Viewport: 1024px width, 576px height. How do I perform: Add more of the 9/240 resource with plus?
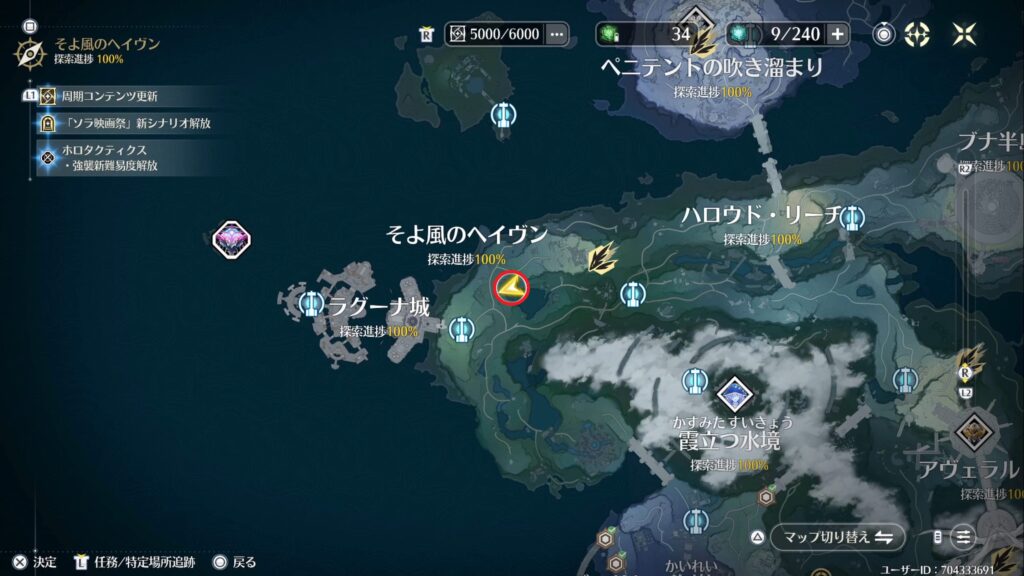tap(837, 34)
